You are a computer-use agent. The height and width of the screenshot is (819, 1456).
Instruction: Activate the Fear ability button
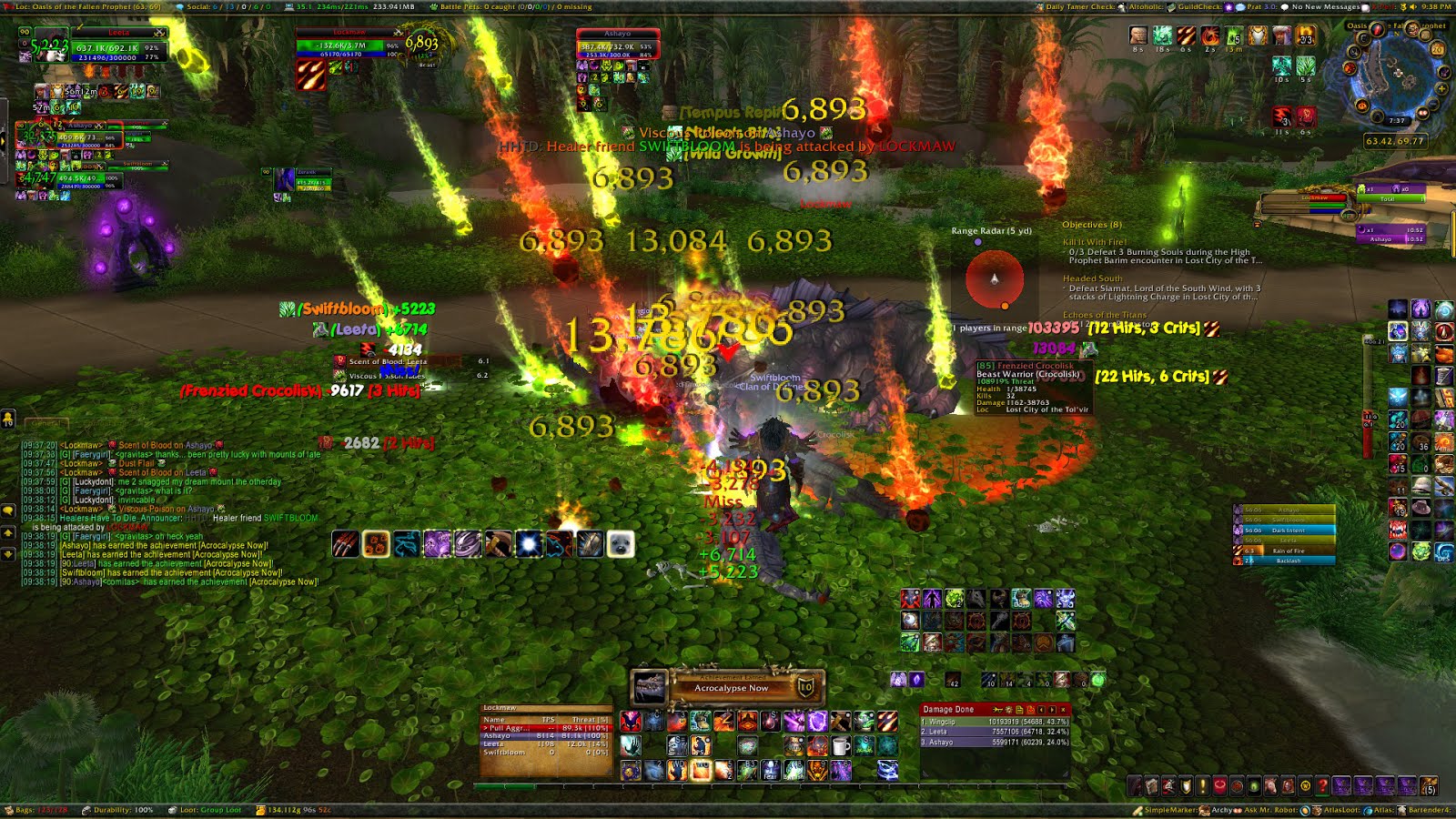pos(770,771)
